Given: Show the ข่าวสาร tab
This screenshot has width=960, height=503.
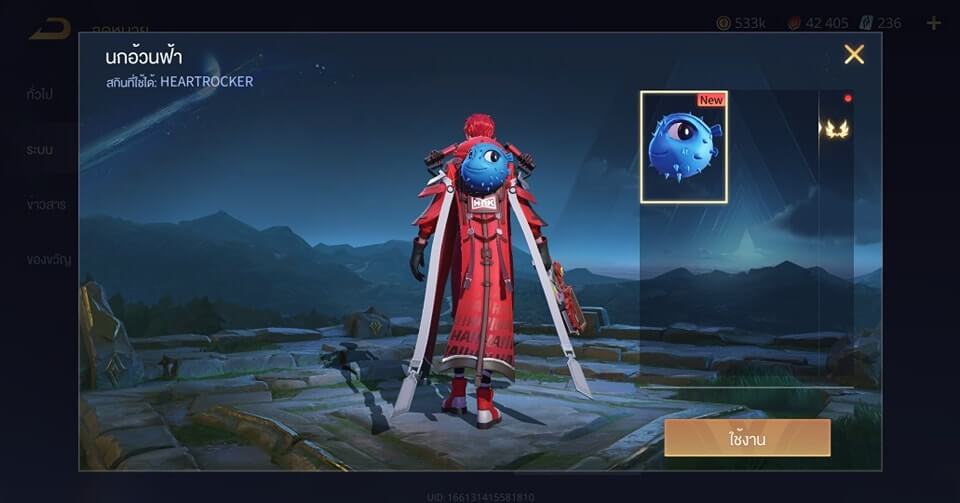Looking at the screenshot, I should [x=46, y=204].
